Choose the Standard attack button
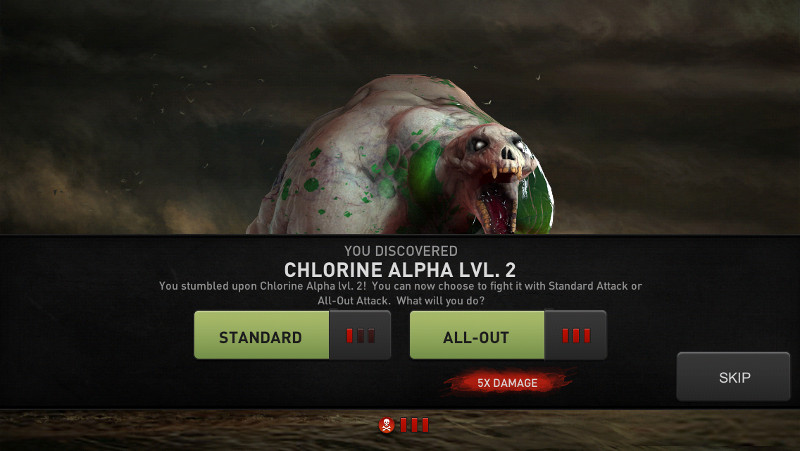800x451 pixels. [x=261, y=336]
